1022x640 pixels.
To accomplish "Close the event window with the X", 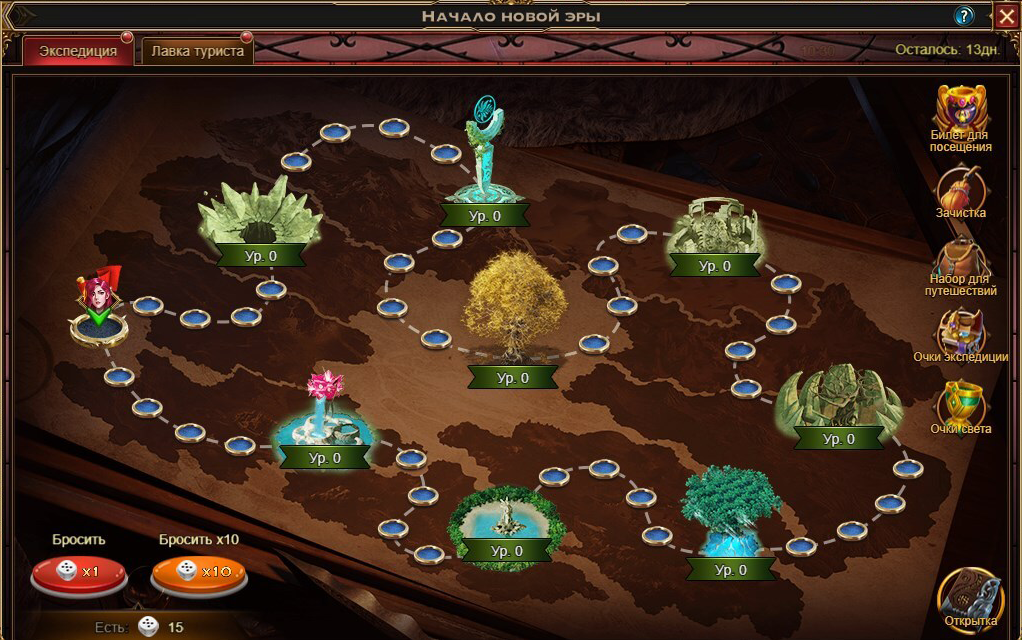I will point(1006,15).
